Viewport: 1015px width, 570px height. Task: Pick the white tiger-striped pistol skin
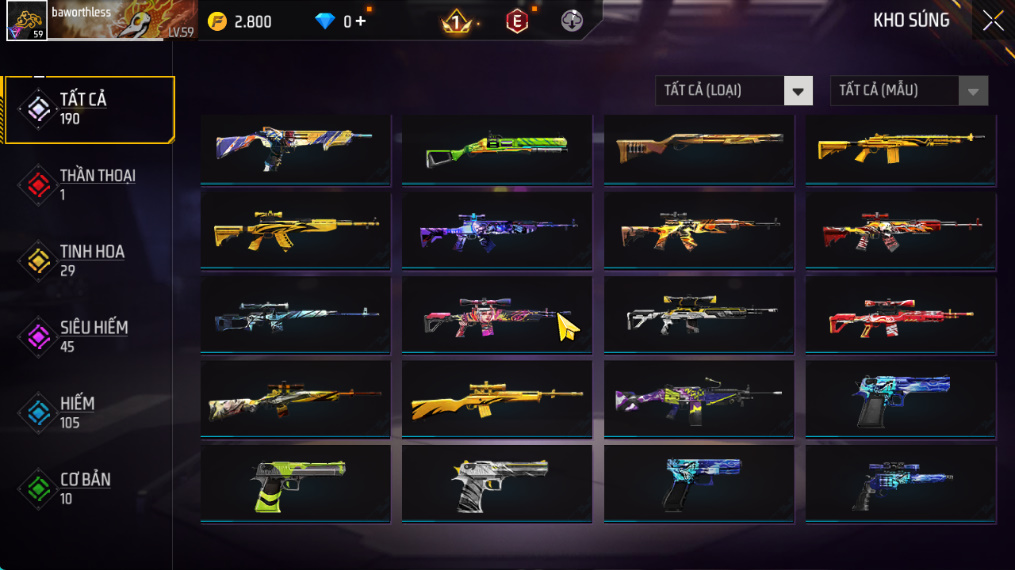click(x=496, y=485)
